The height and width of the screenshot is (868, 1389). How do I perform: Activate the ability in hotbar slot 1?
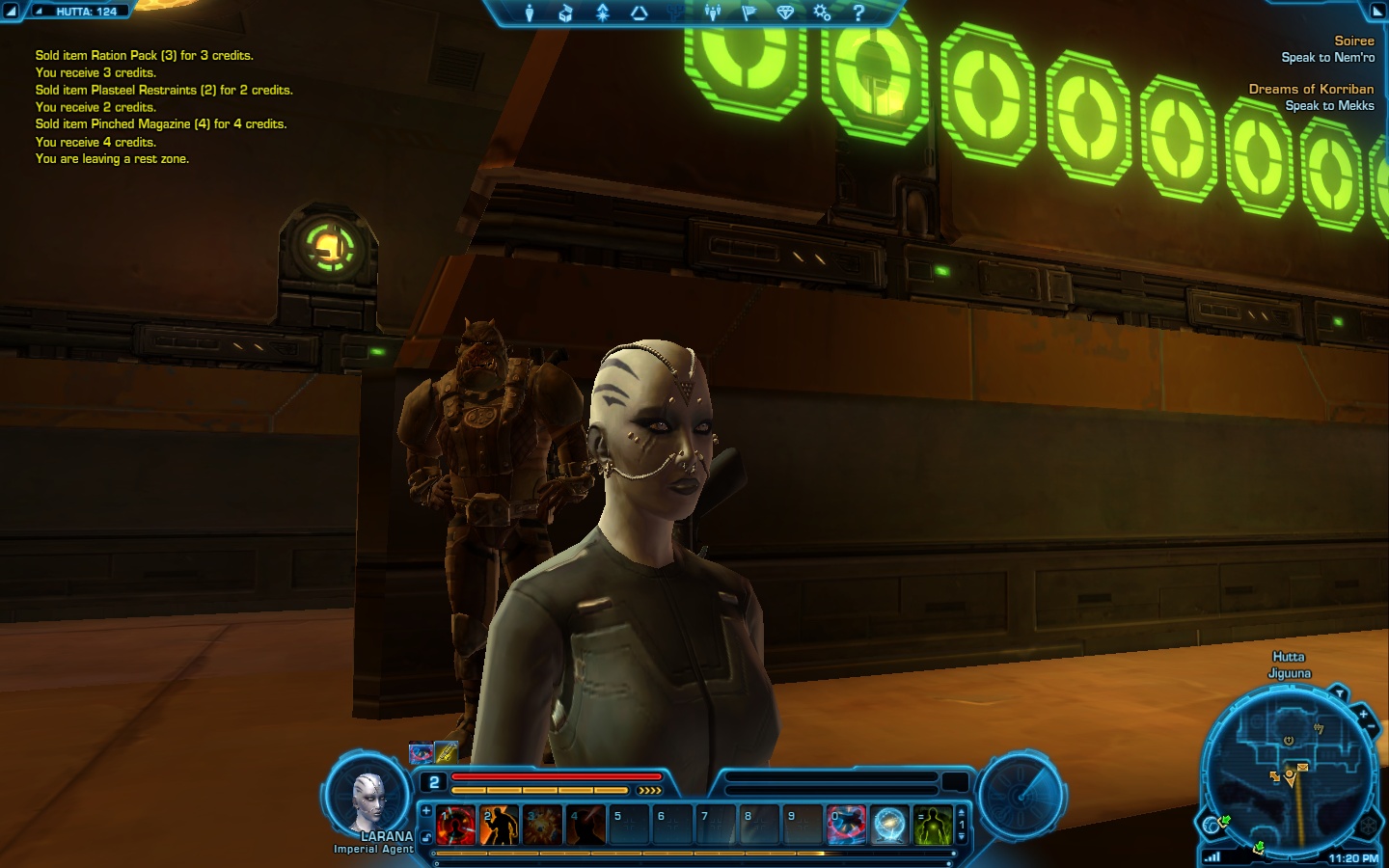click(x=455, y=826)
